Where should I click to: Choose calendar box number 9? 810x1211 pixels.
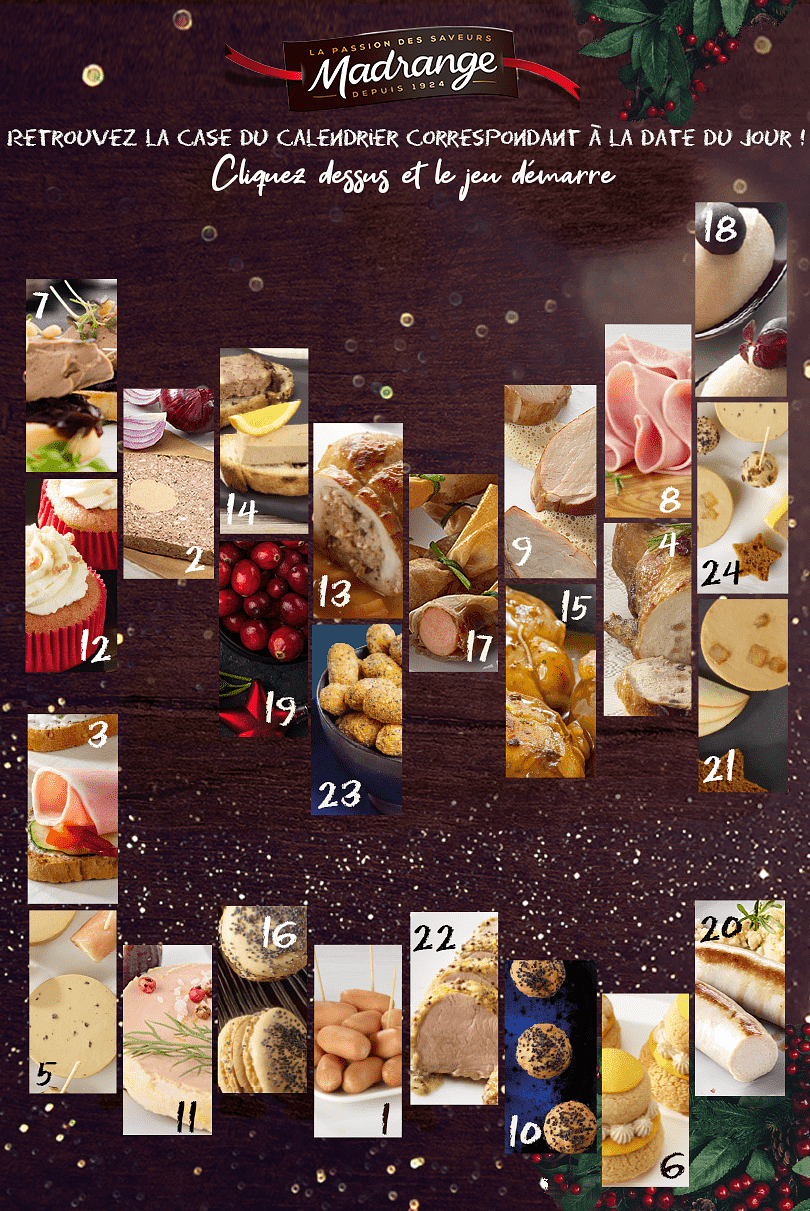tap(550, 482)
